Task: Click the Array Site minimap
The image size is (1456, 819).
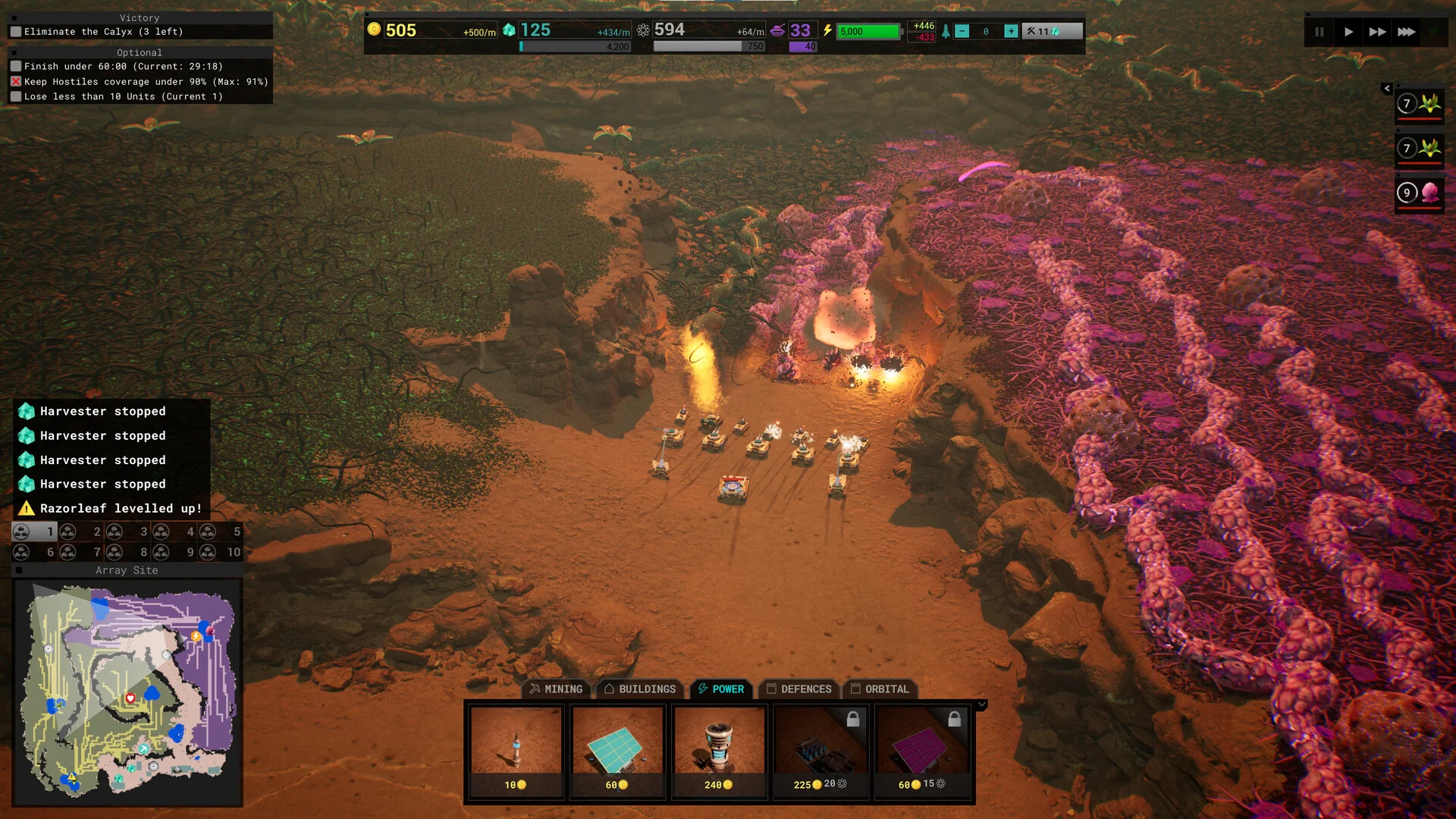Action: pos(127,692)
